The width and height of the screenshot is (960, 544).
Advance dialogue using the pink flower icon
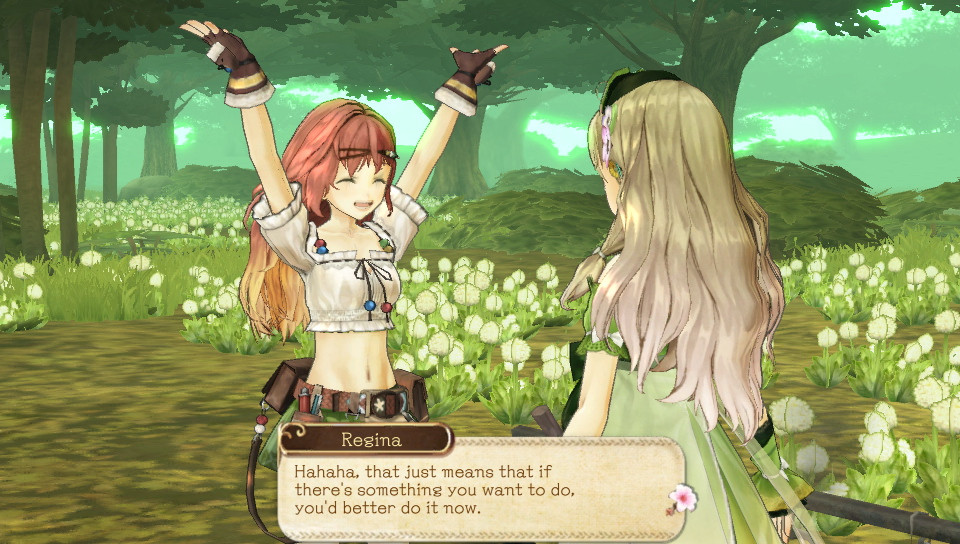(682, 498)
